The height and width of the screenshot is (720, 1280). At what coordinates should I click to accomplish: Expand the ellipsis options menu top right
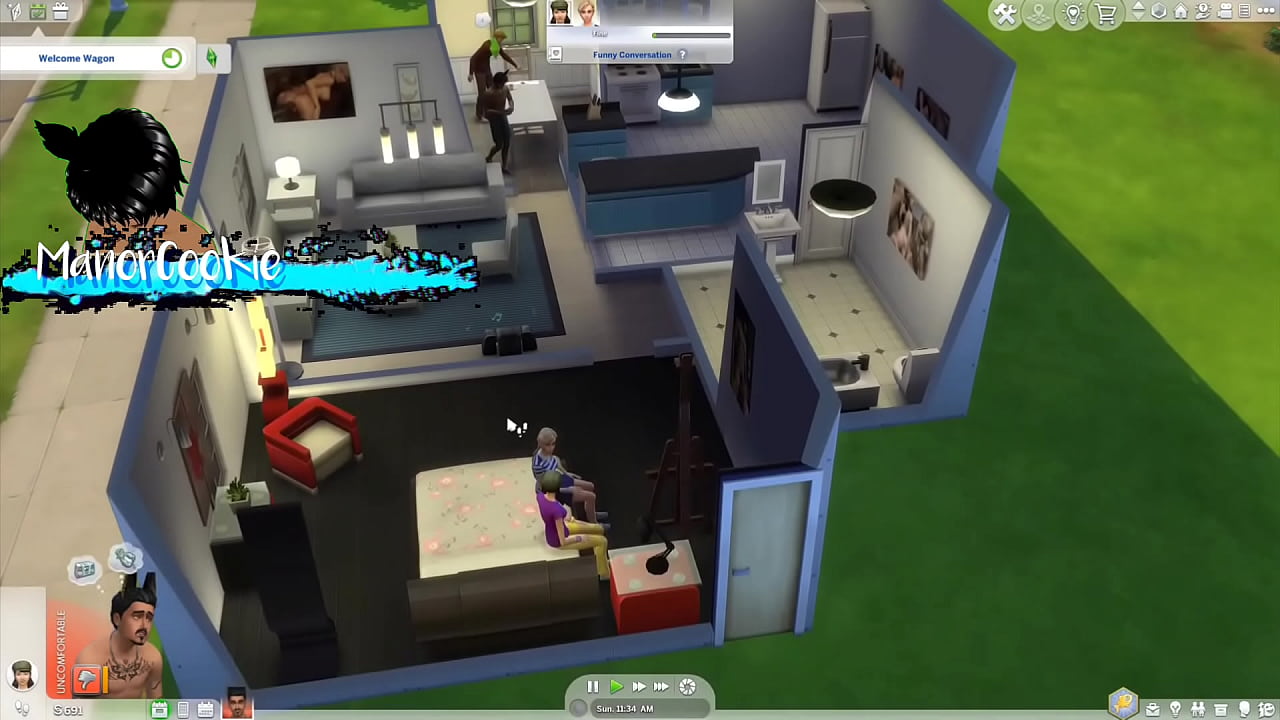coord(1268,12)
